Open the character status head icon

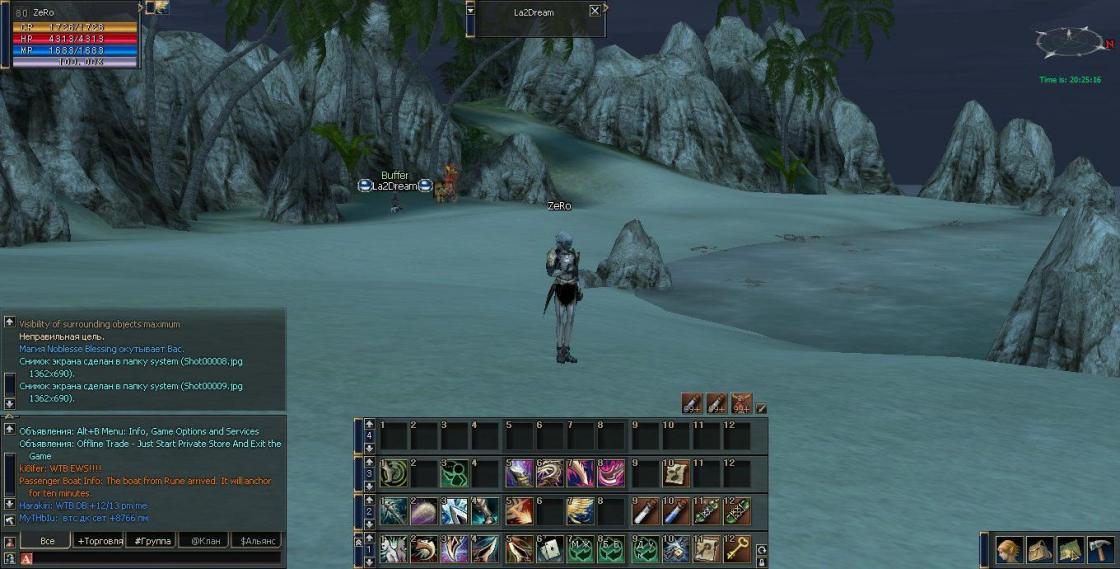1009,550
